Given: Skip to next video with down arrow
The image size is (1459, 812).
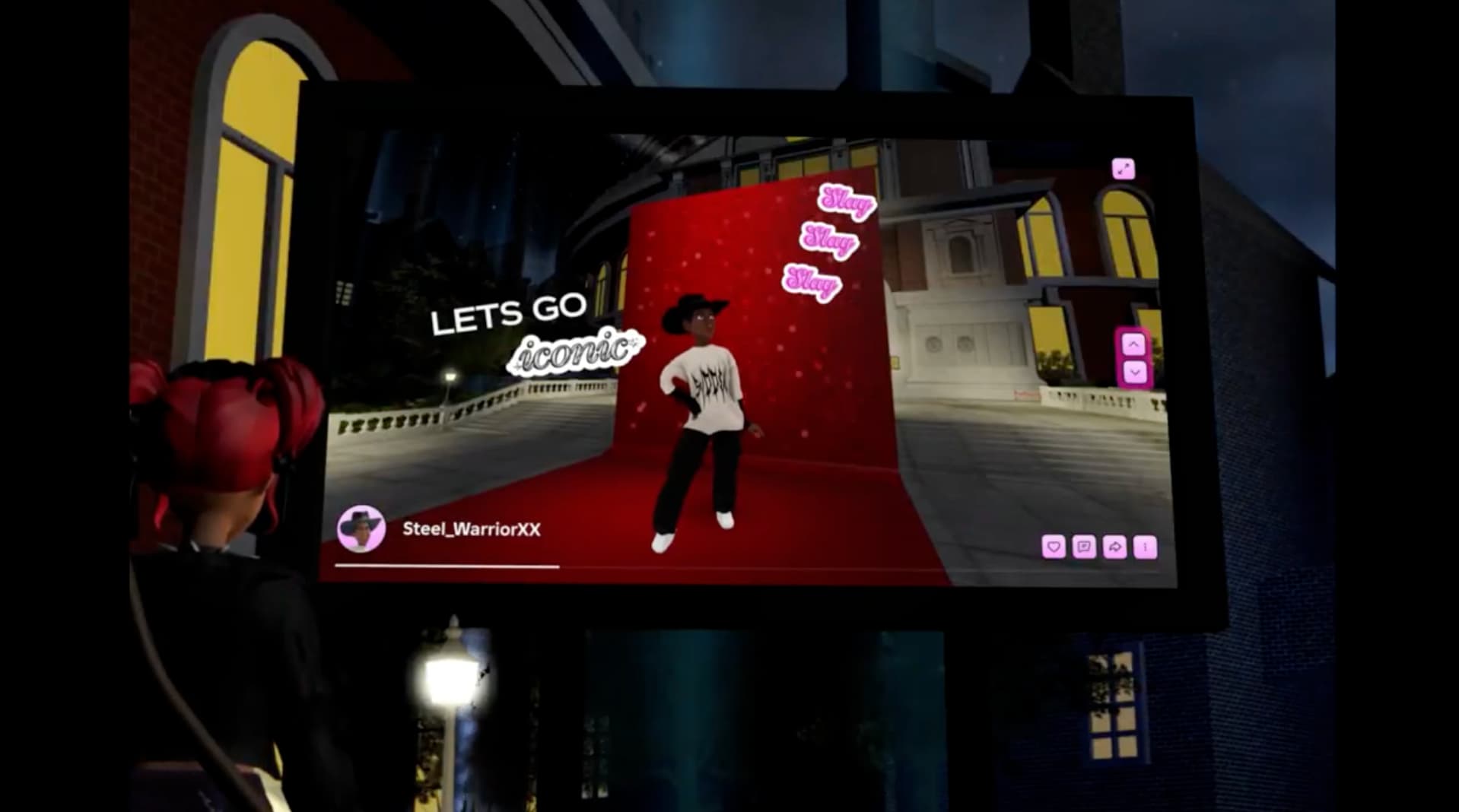Looking at the screenshot, I should coord(1134,373).
